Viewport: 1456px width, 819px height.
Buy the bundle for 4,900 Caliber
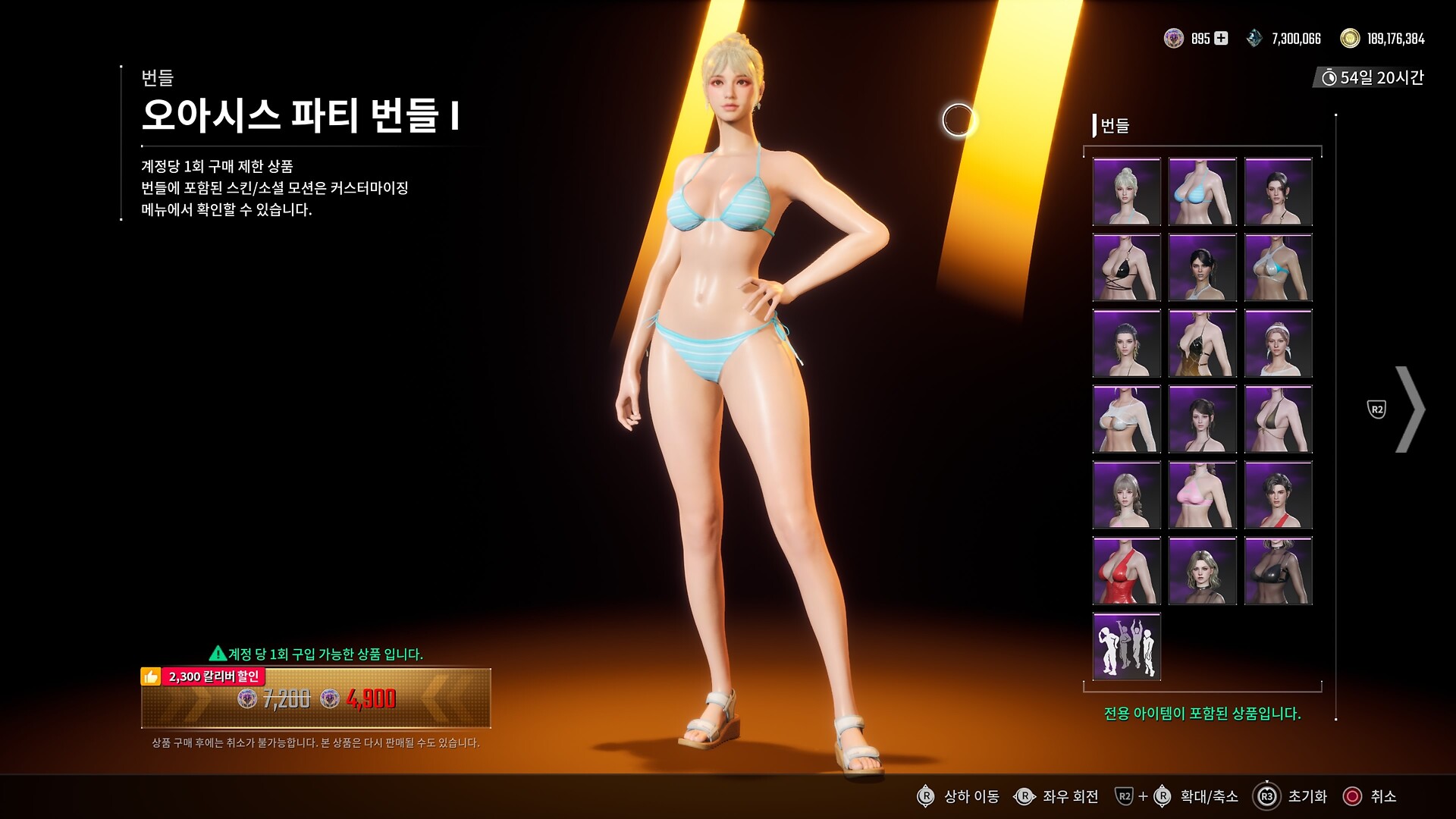(315, 698)
